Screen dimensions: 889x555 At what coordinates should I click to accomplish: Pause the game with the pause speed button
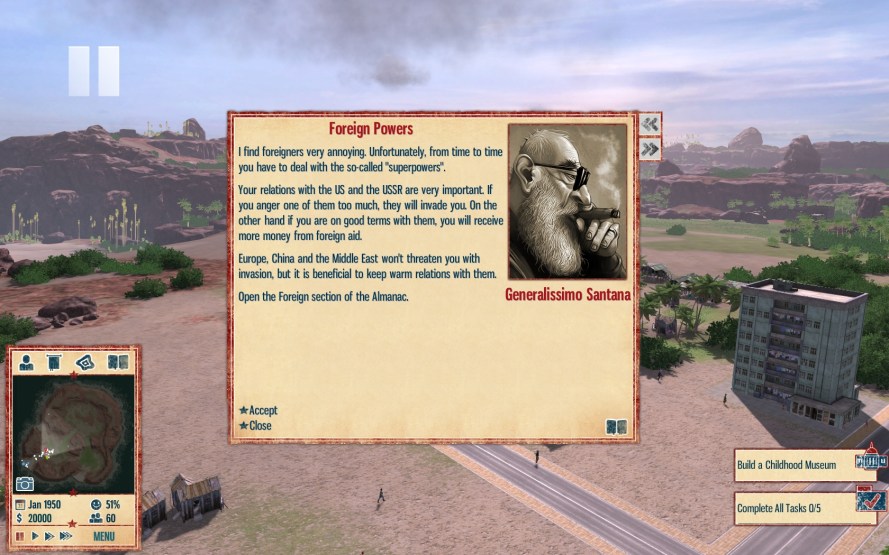pos(20,537)
